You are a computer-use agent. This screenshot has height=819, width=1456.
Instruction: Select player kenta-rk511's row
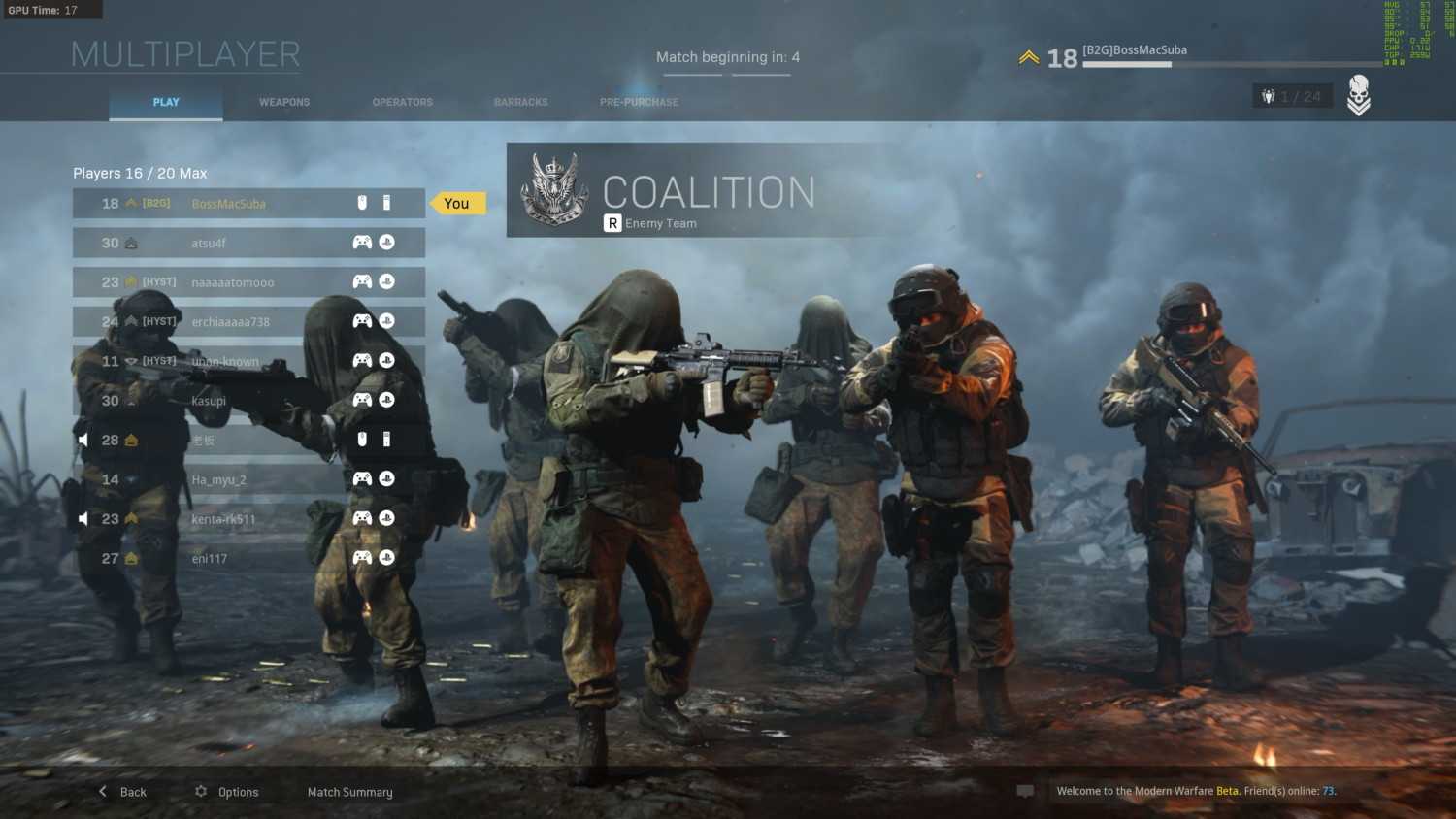(248, 519)
